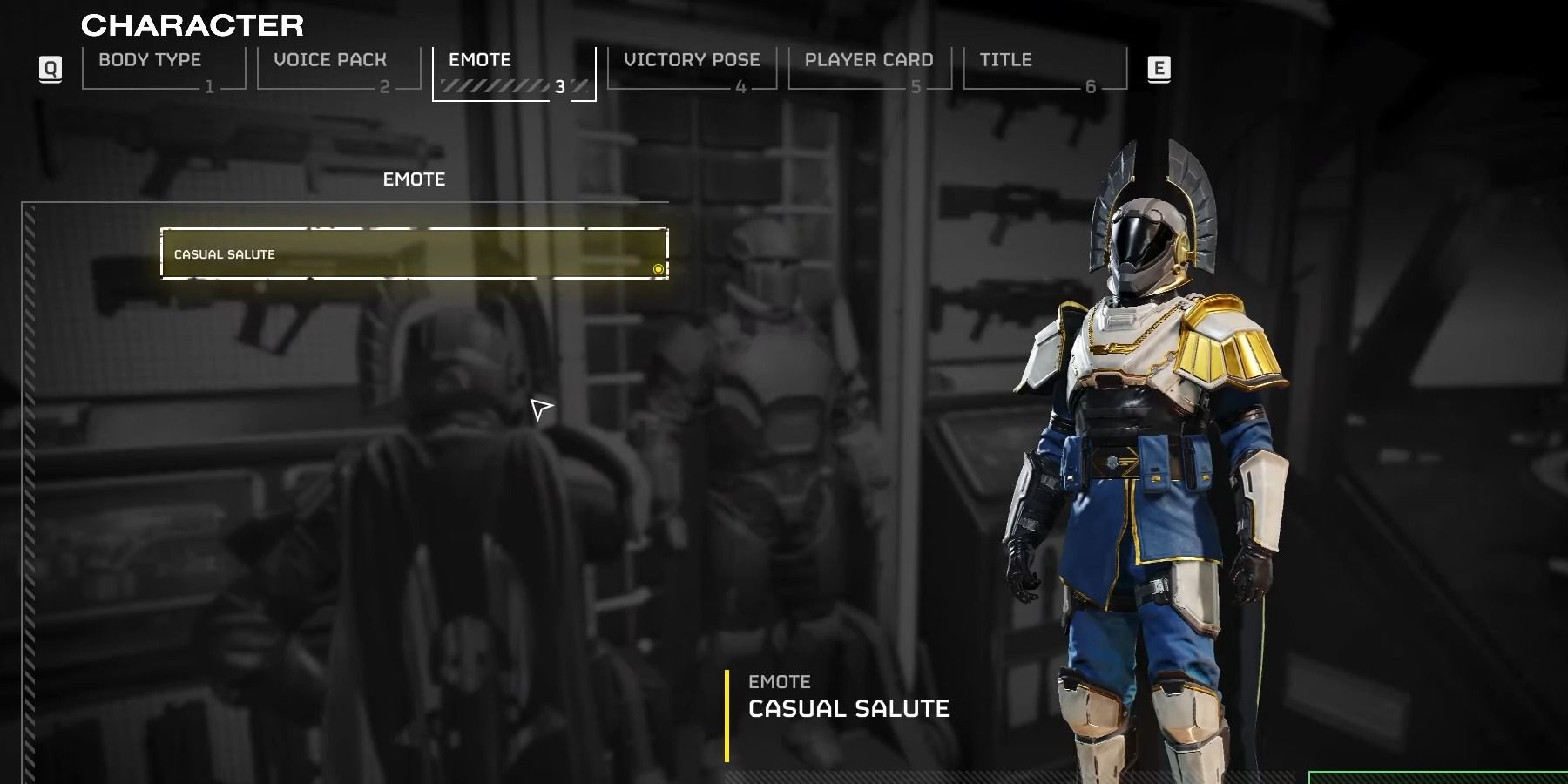Select the Emote tab

click(x=513, y=71)
